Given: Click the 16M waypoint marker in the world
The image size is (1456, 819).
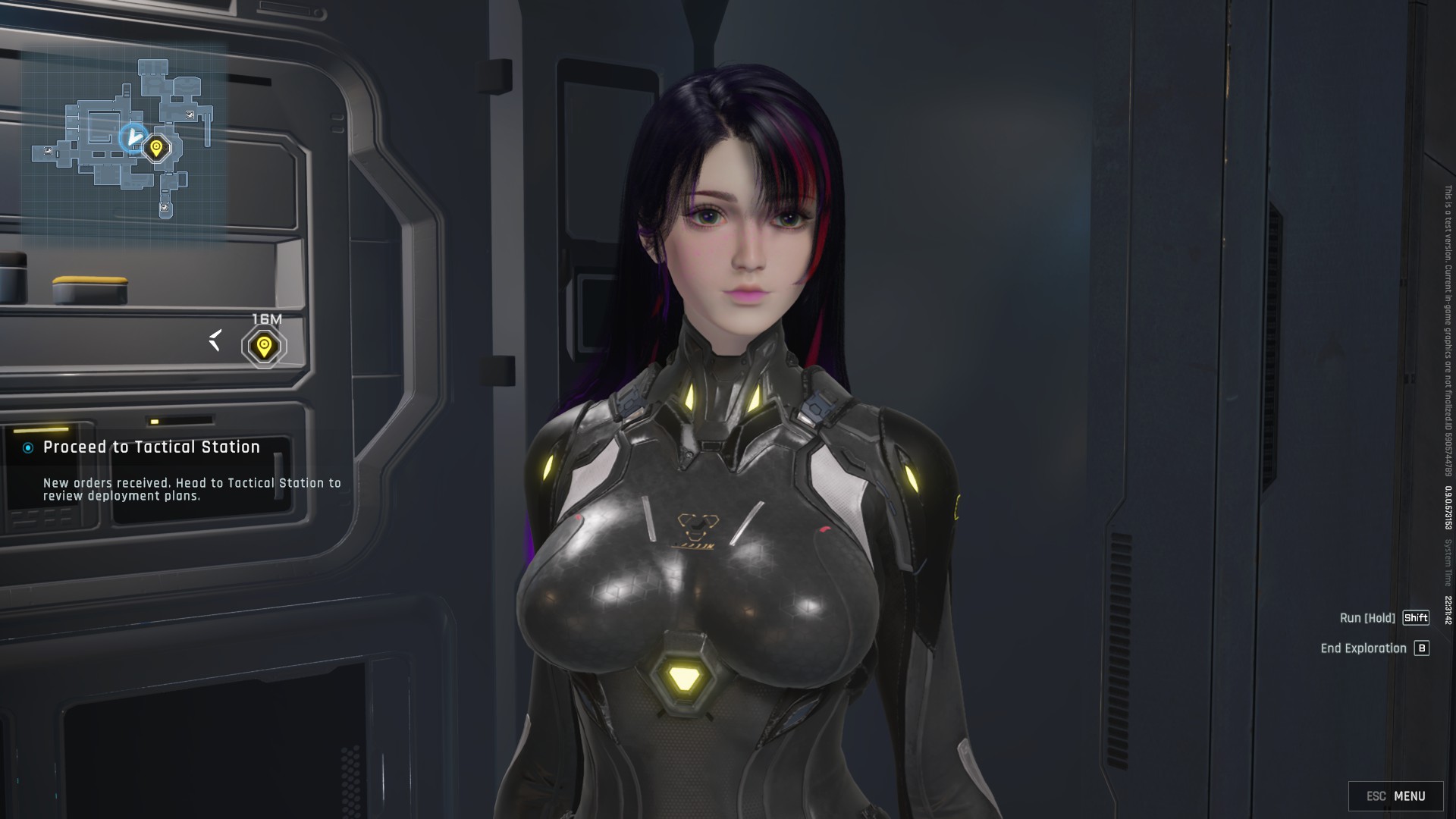Looking at the screenshot, I should pos(264,346).
